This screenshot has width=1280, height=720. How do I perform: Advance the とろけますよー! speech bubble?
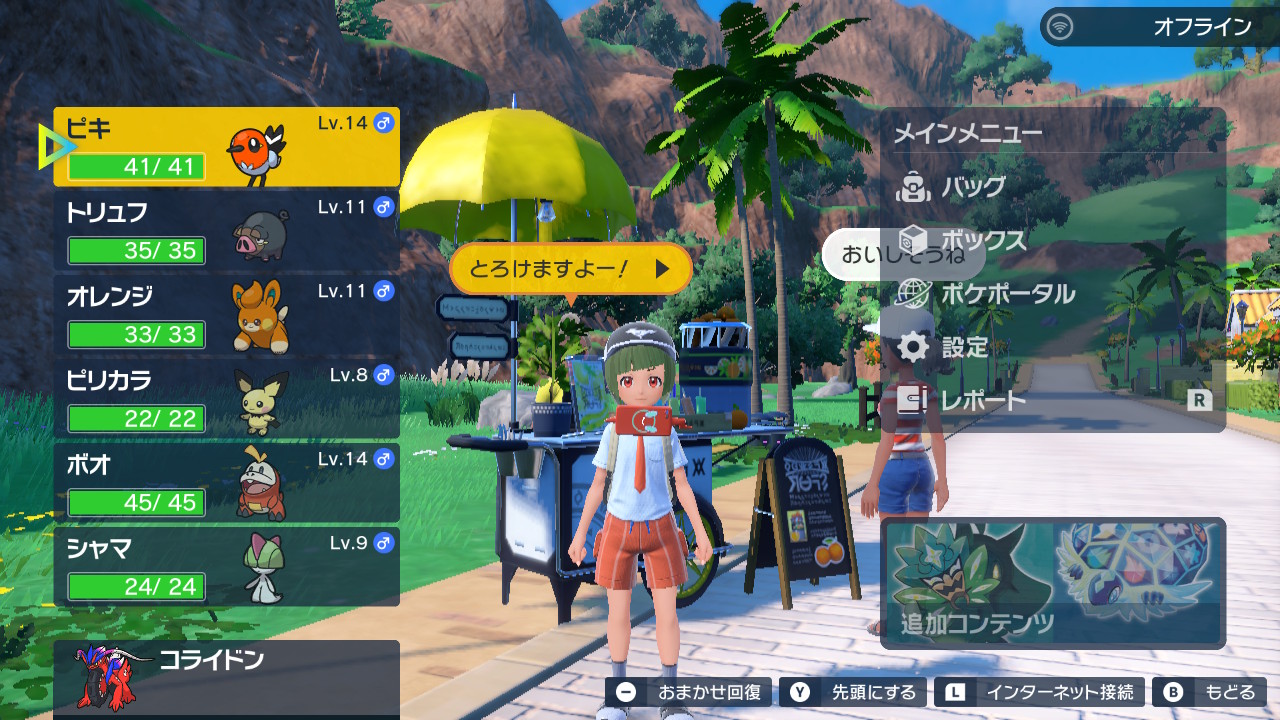(x=571, y=268)
